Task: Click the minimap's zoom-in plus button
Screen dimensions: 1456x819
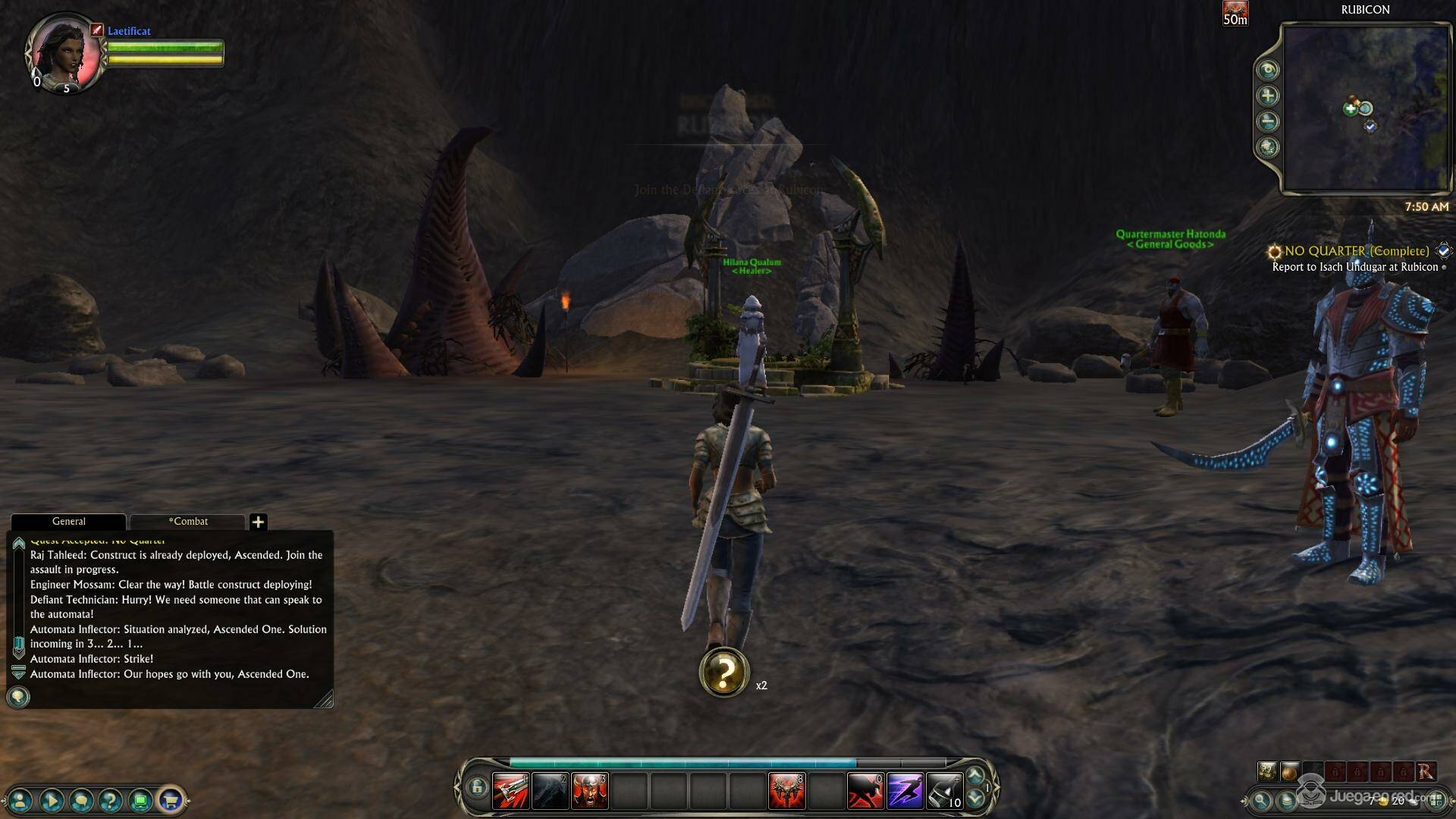Action: point(1267,96)
